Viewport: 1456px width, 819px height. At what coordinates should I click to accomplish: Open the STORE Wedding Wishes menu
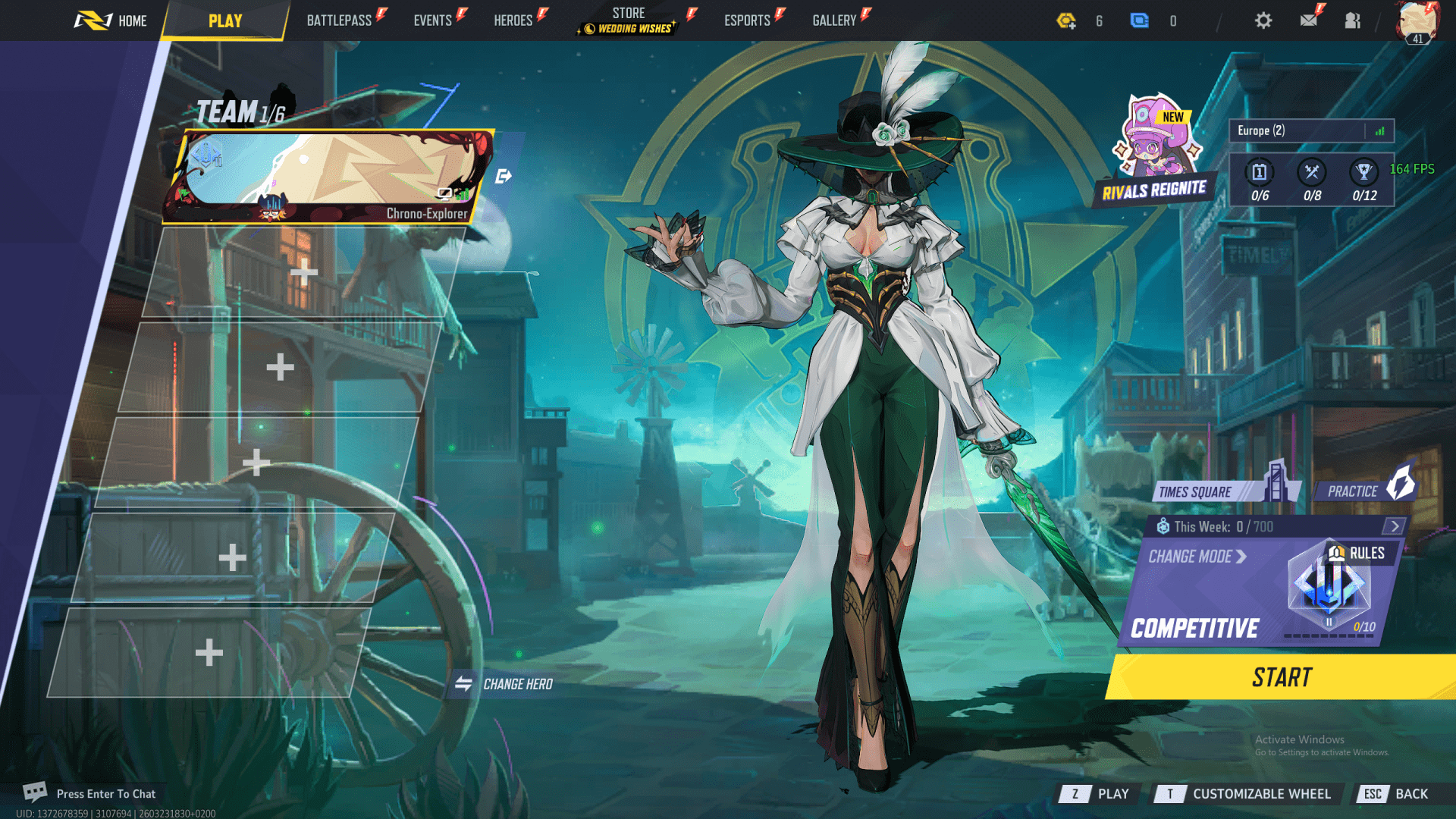pos(628,20)
